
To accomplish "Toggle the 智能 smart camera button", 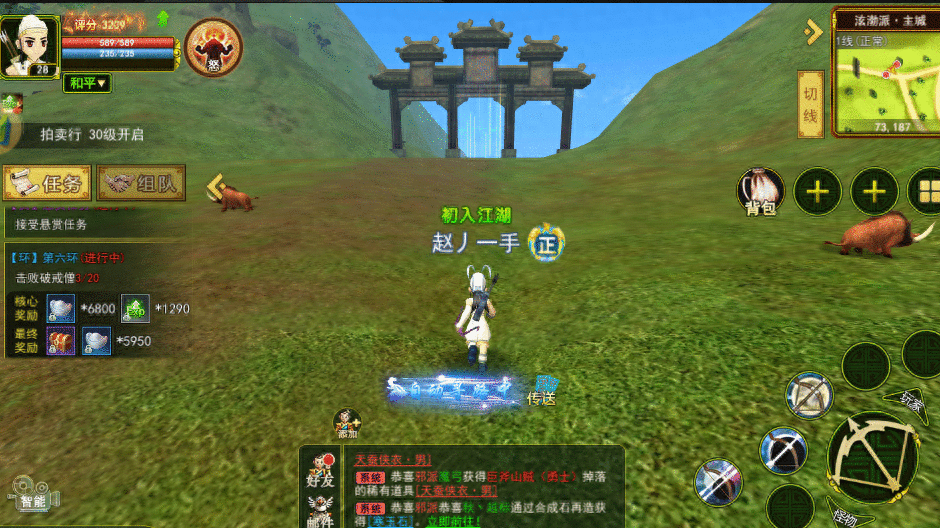I will (31, 493).
